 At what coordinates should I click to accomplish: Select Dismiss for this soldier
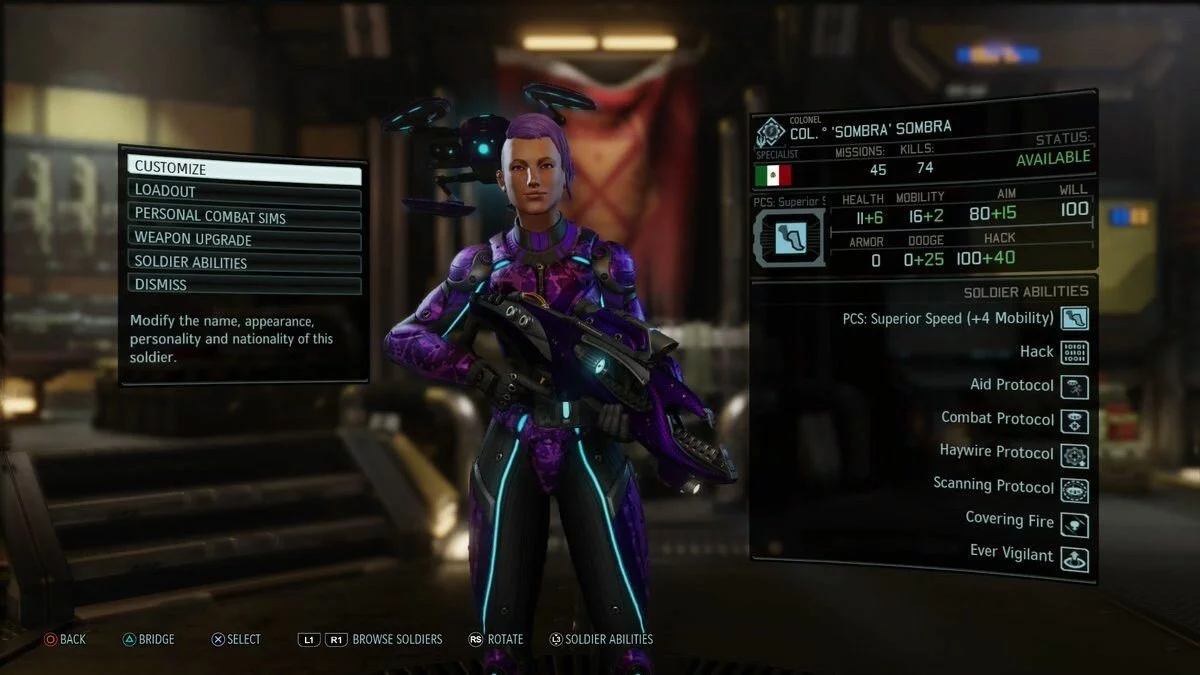pos(243,286)
